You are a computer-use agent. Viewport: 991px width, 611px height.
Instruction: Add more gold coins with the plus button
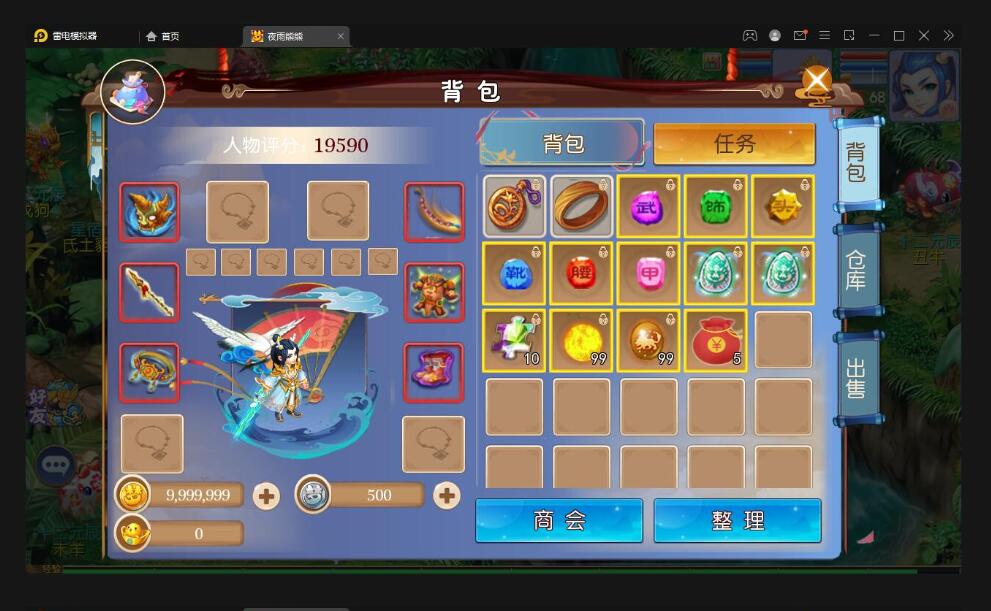[266, 495]
